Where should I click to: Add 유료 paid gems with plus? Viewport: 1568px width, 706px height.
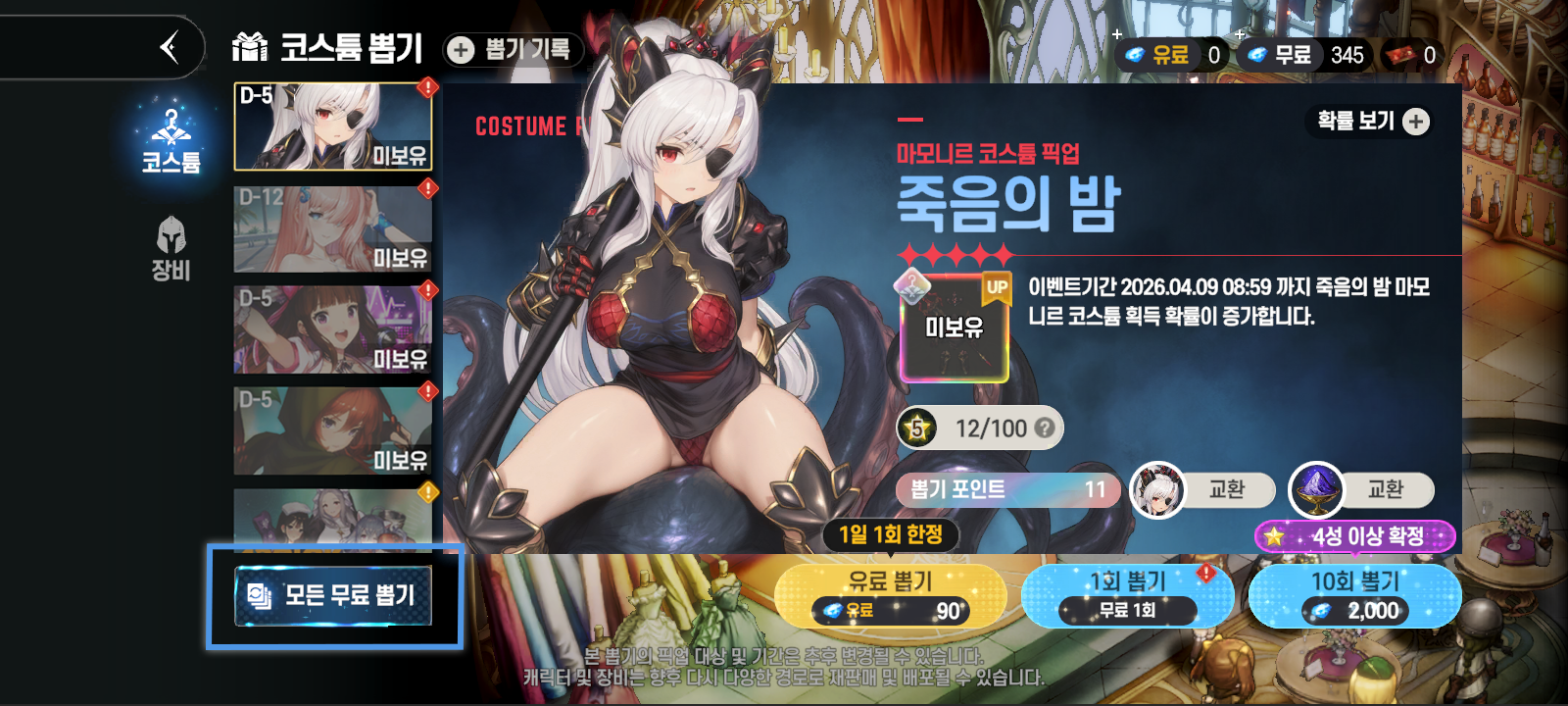1118,35
